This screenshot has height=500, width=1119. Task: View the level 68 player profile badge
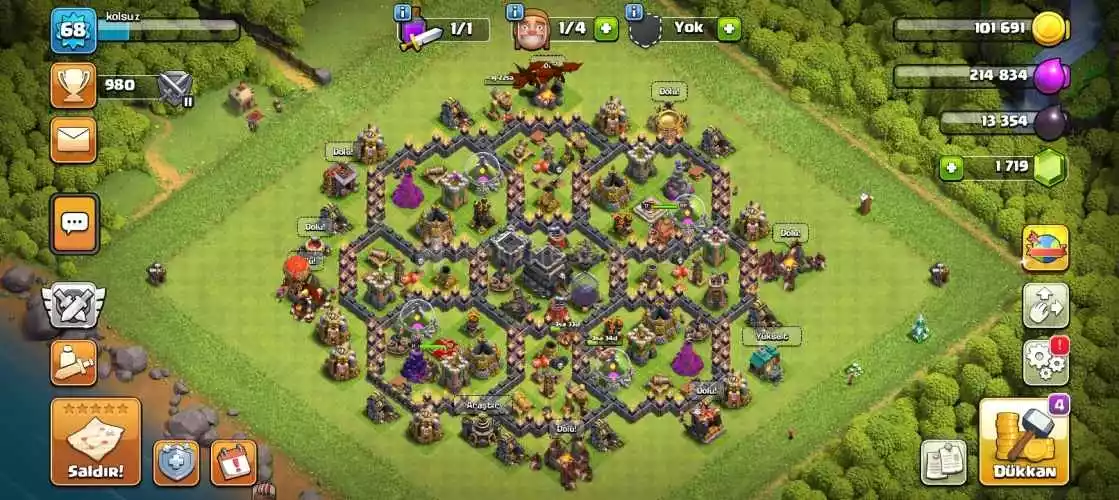pos(73,30)
